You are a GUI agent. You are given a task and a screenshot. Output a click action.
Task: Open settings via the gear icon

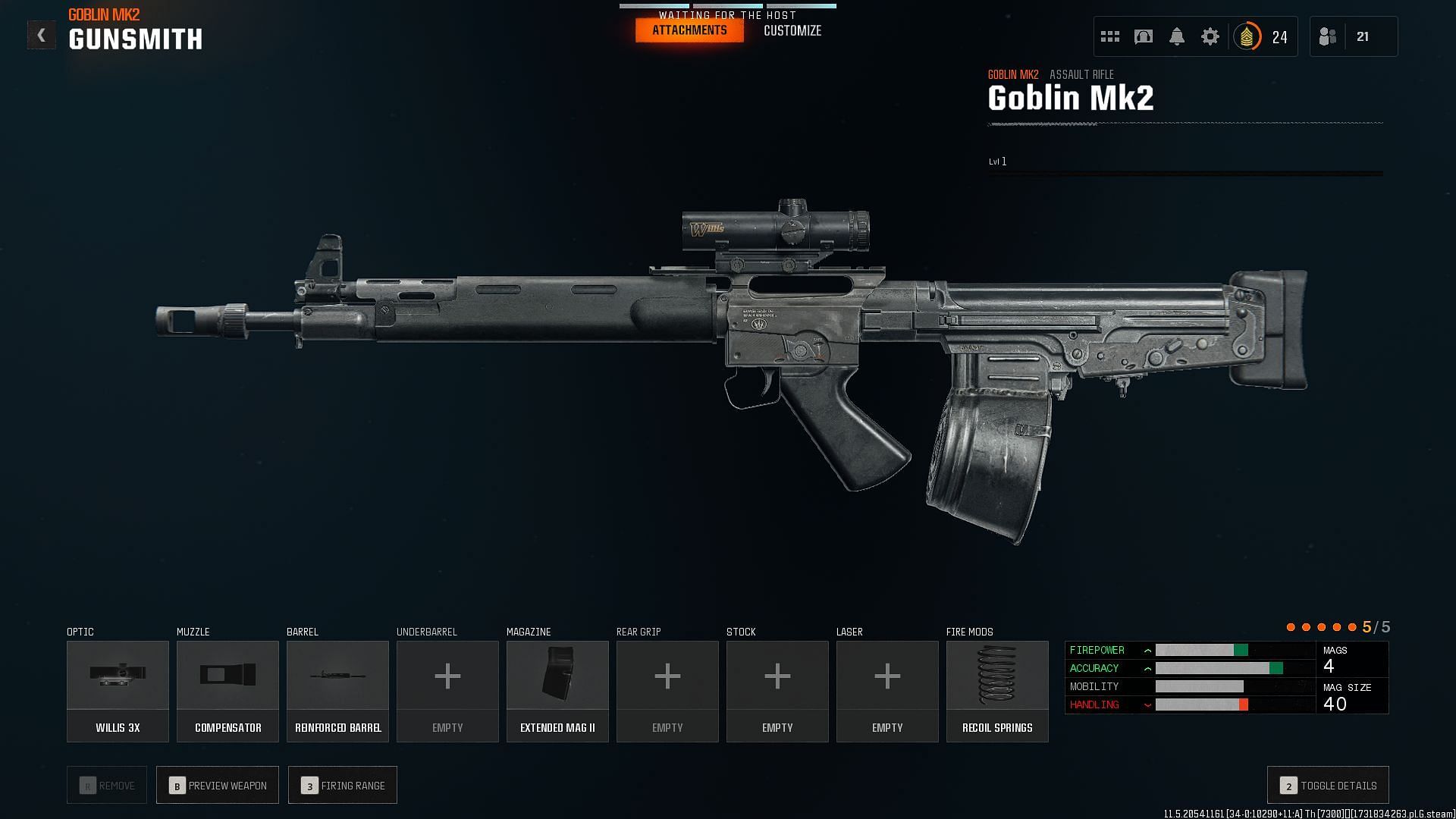pyautogui.click(x=1210, y=36)
